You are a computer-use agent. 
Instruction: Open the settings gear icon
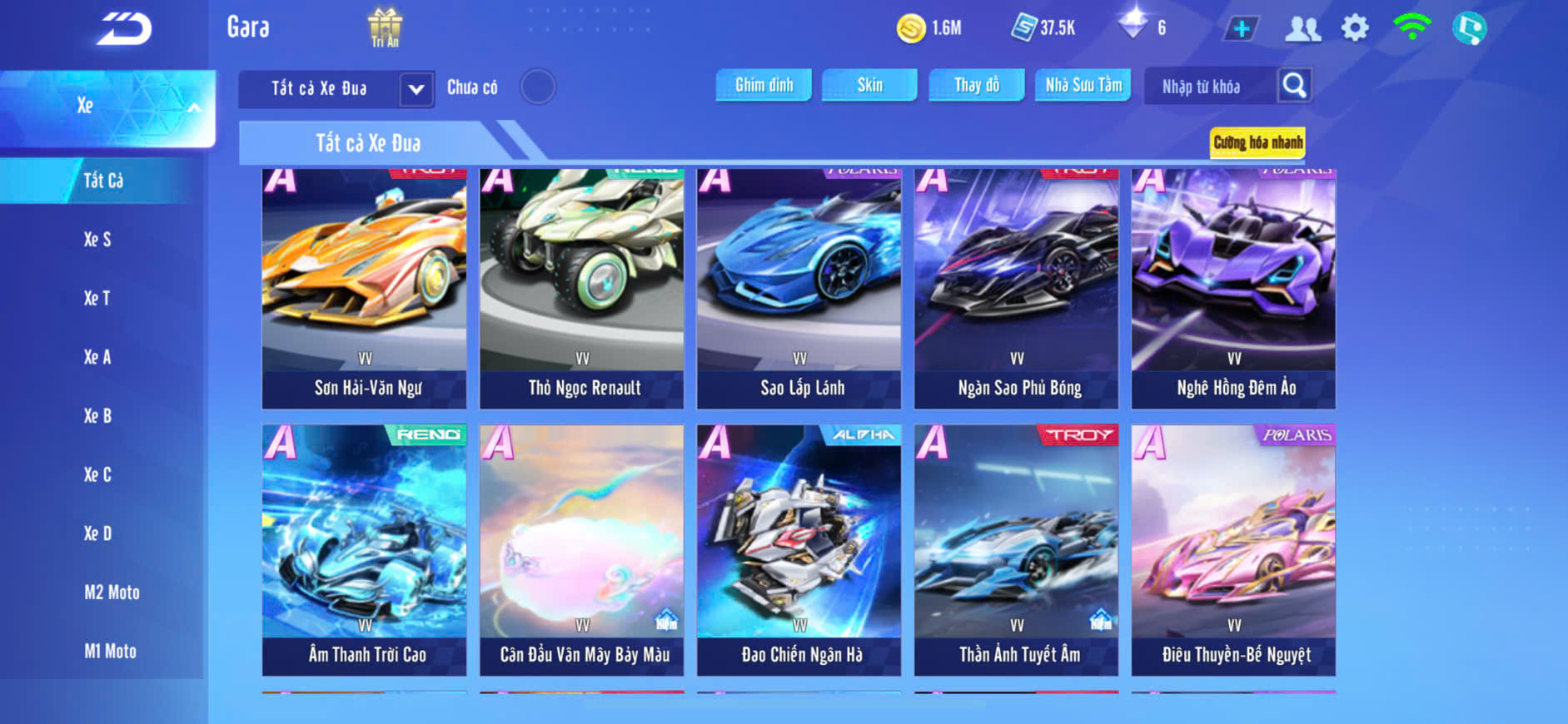(1355, 28)
